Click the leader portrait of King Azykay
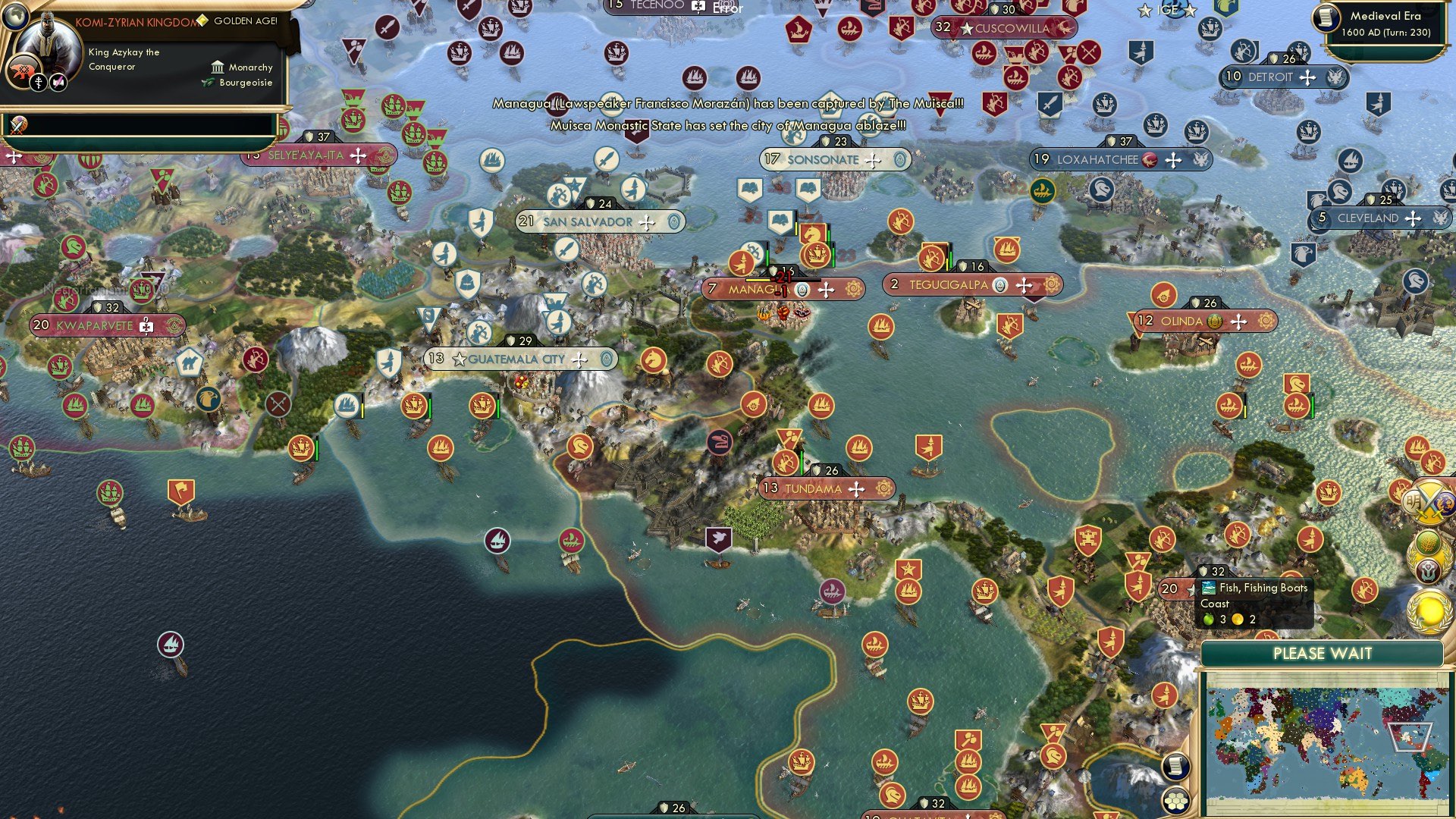The image size is (1456, 819). [48, 42]
